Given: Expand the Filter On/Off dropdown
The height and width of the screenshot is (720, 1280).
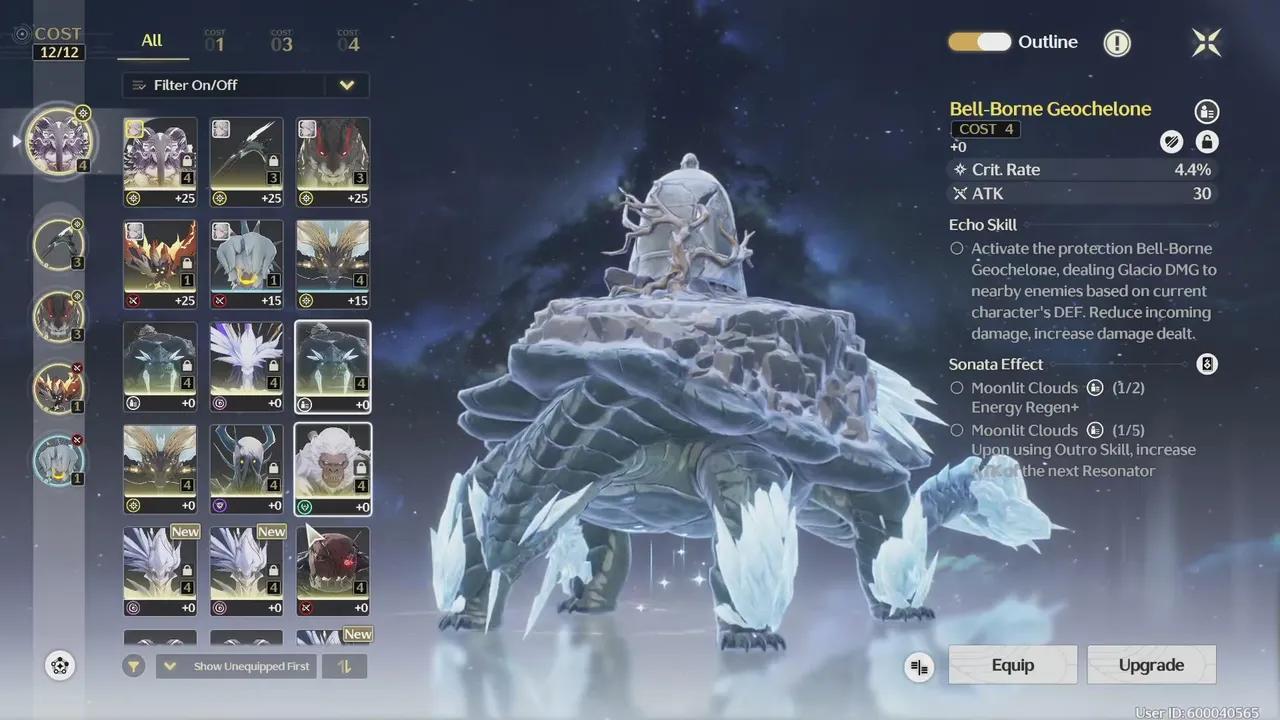Looking at the screenshot, I should point(346,85).
